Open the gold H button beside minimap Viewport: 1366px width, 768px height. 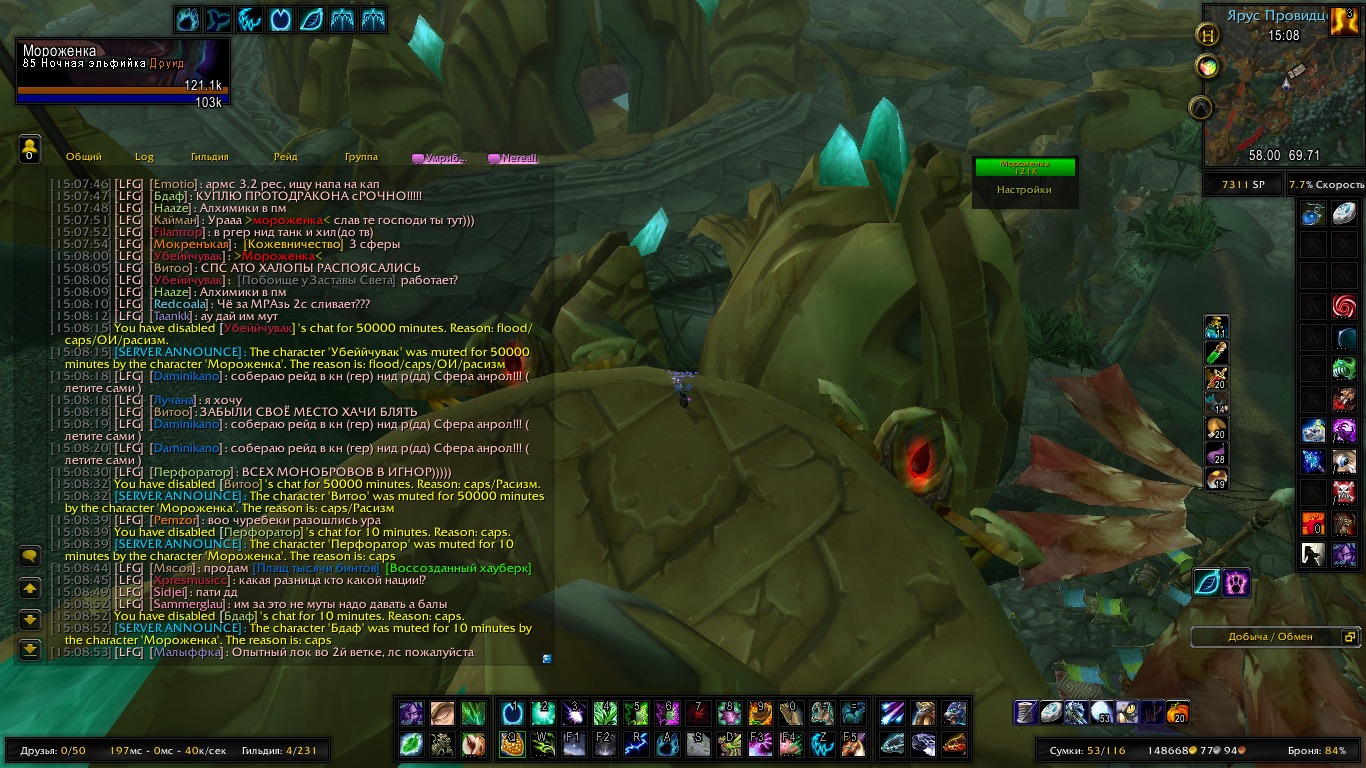coord(1207,34)
